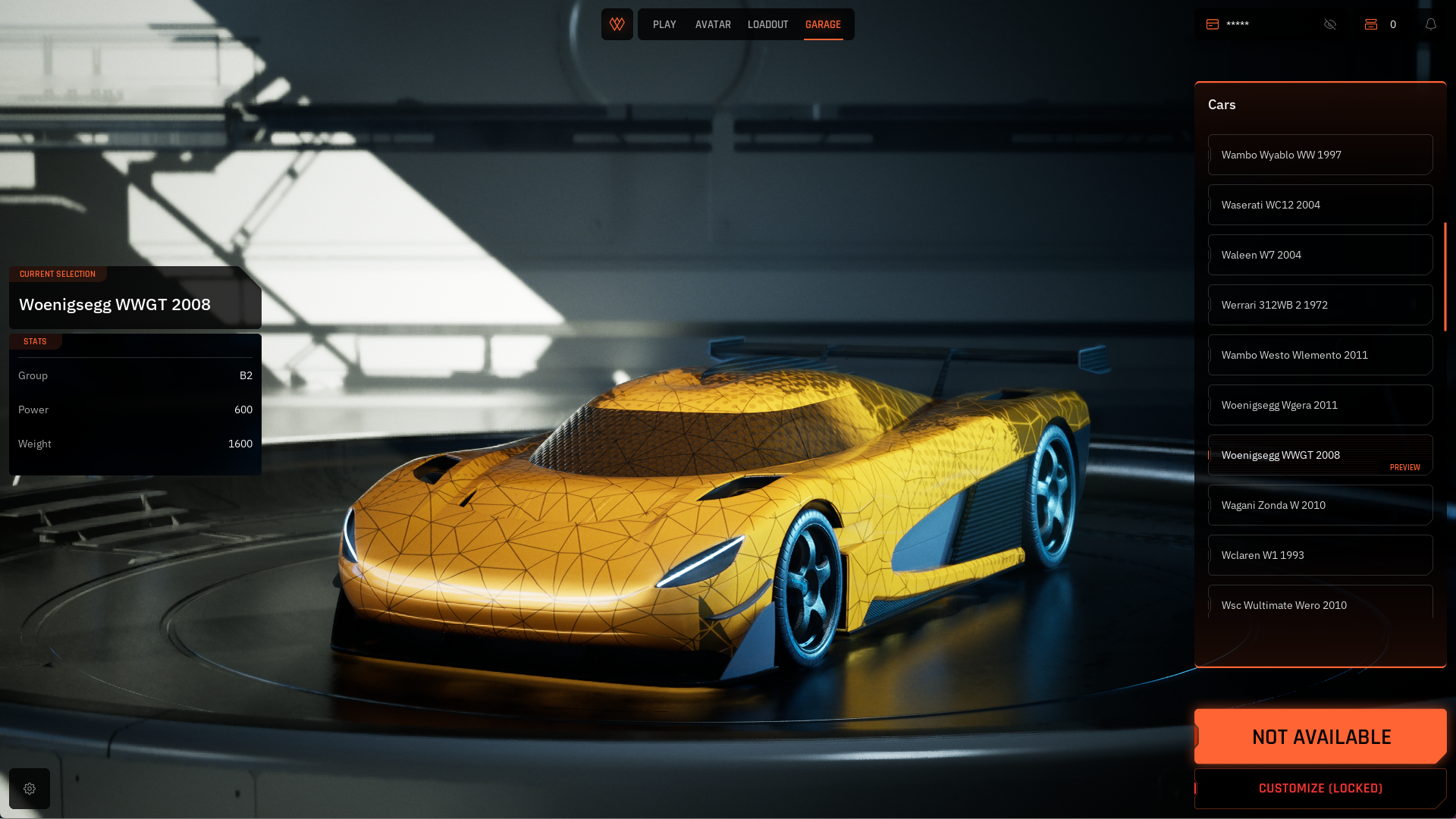Pick Wsc Wultimate Wero 2010
Image resolution: width=1456 pixels, height=819 pixels.
(1319, 604)
